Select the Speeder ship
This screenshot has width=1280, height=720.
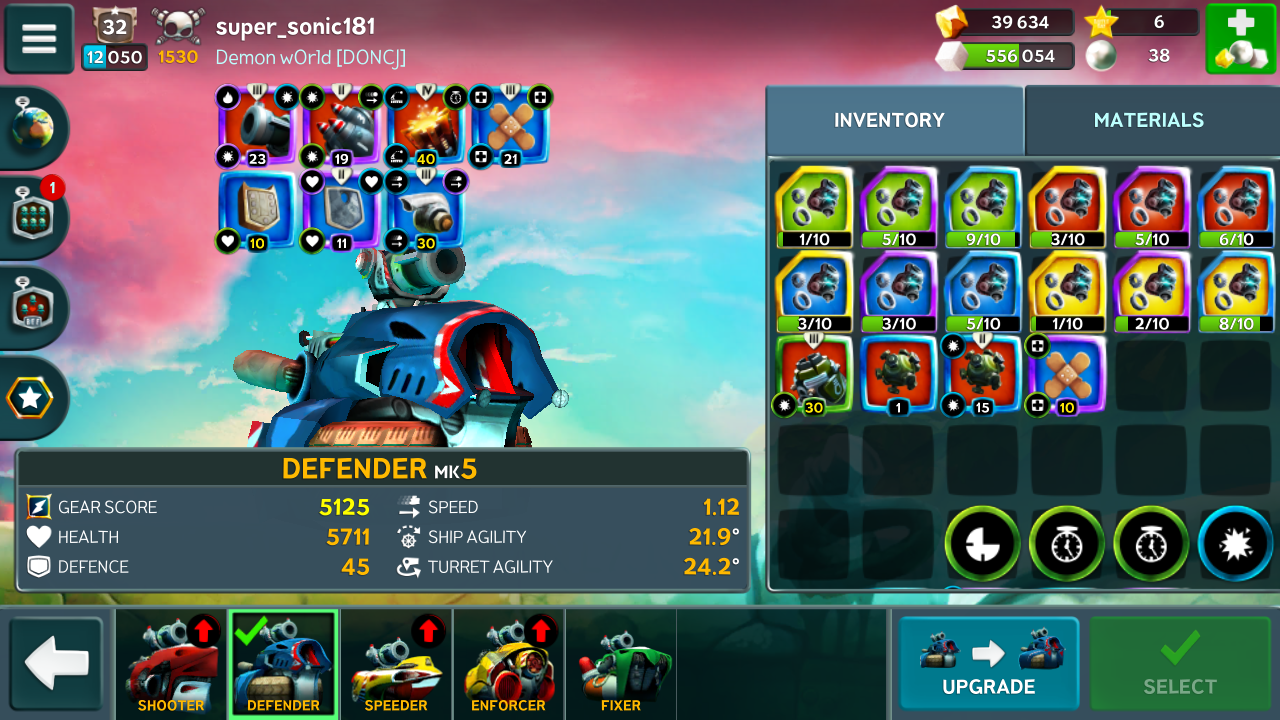396,664
